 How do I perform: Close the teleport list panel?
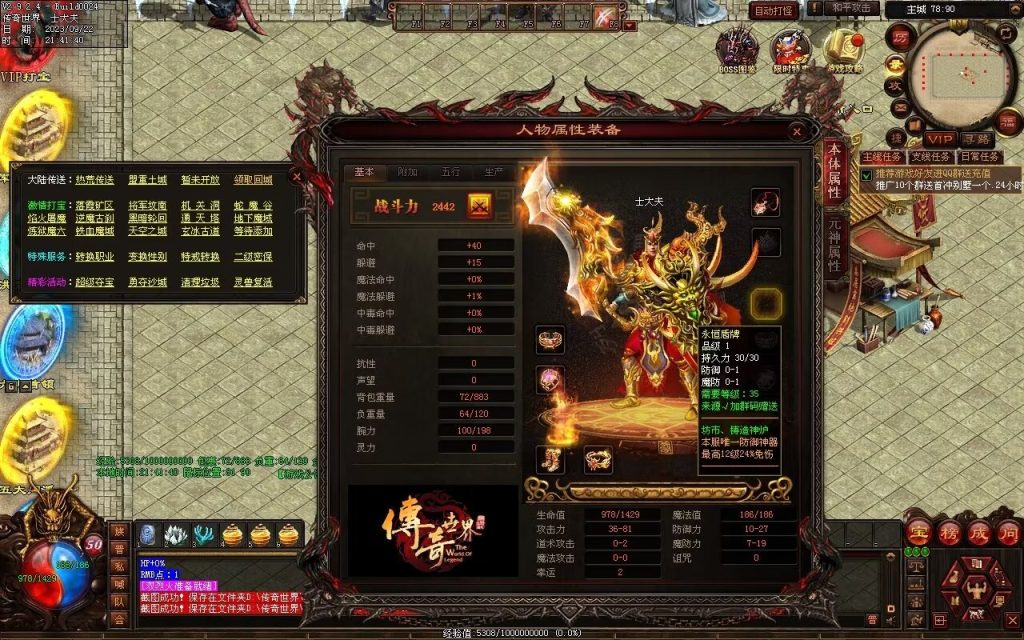click(x=296, y=176)
